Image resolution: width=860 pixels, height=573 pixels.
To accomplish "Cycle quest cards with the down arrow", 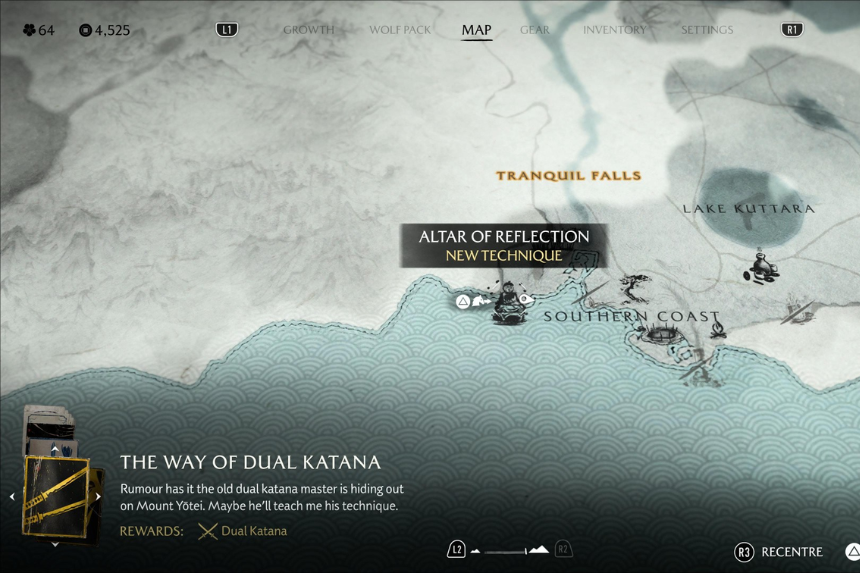I will pyautogui.click(x=55, y=545).
